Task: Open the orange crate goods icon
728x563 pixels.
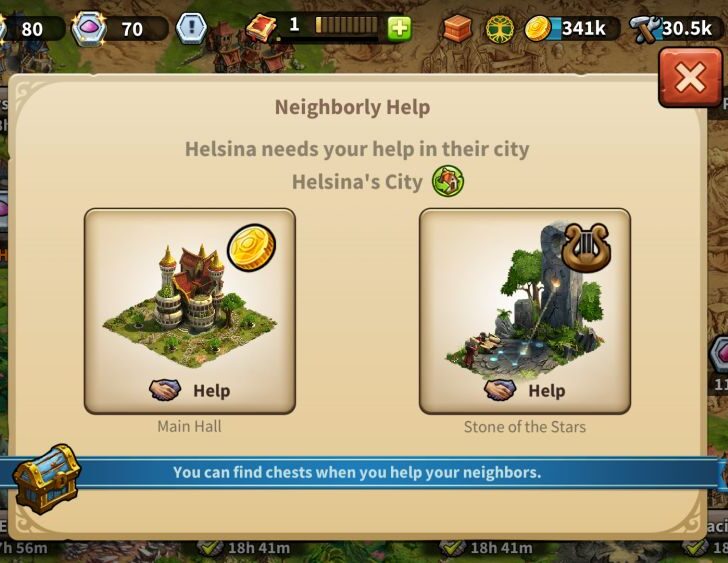Action: [457, 29]
